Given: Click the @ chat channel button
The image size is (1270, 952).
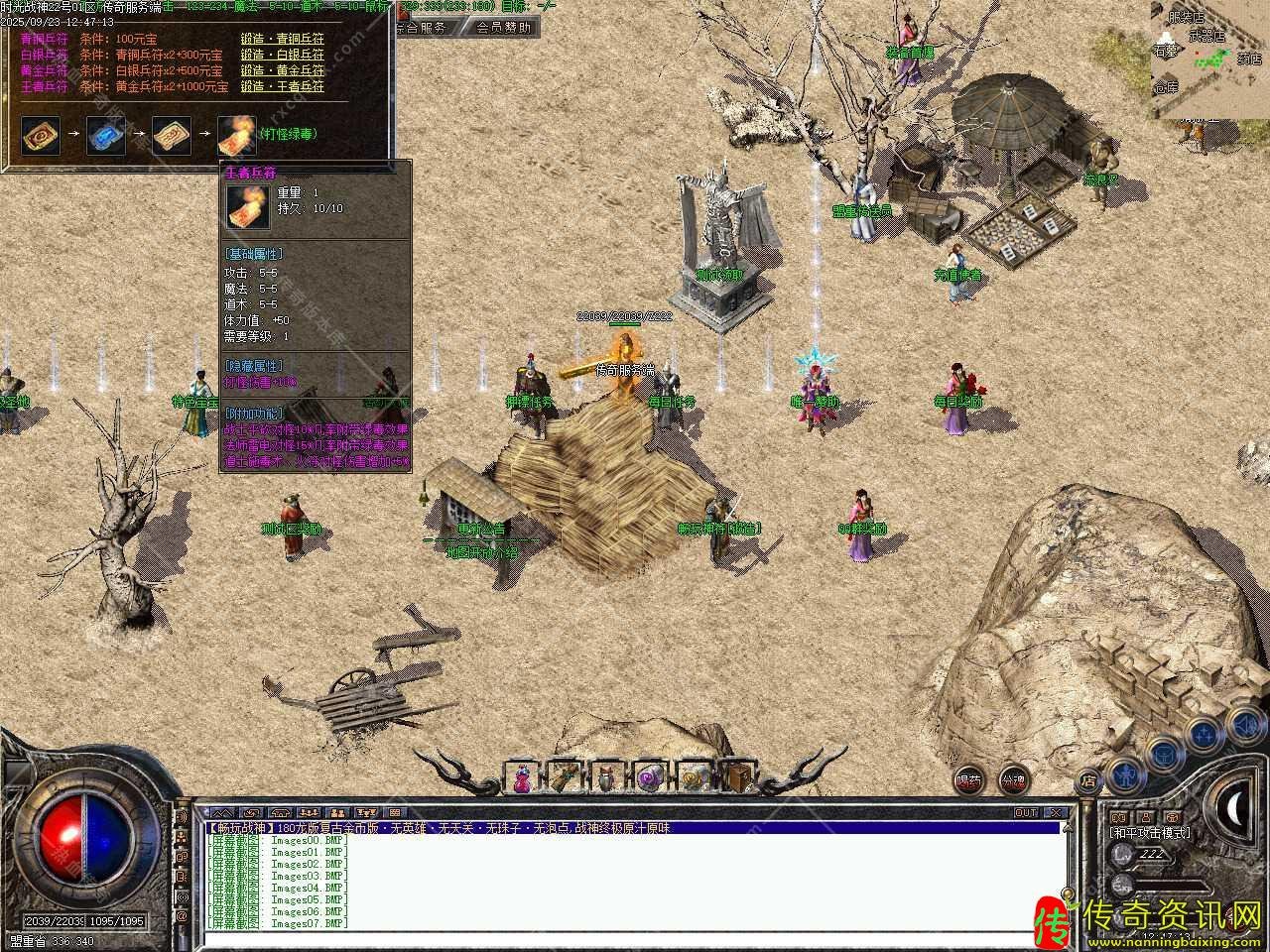Looking at the screenshot, I should tap(182, 917).
